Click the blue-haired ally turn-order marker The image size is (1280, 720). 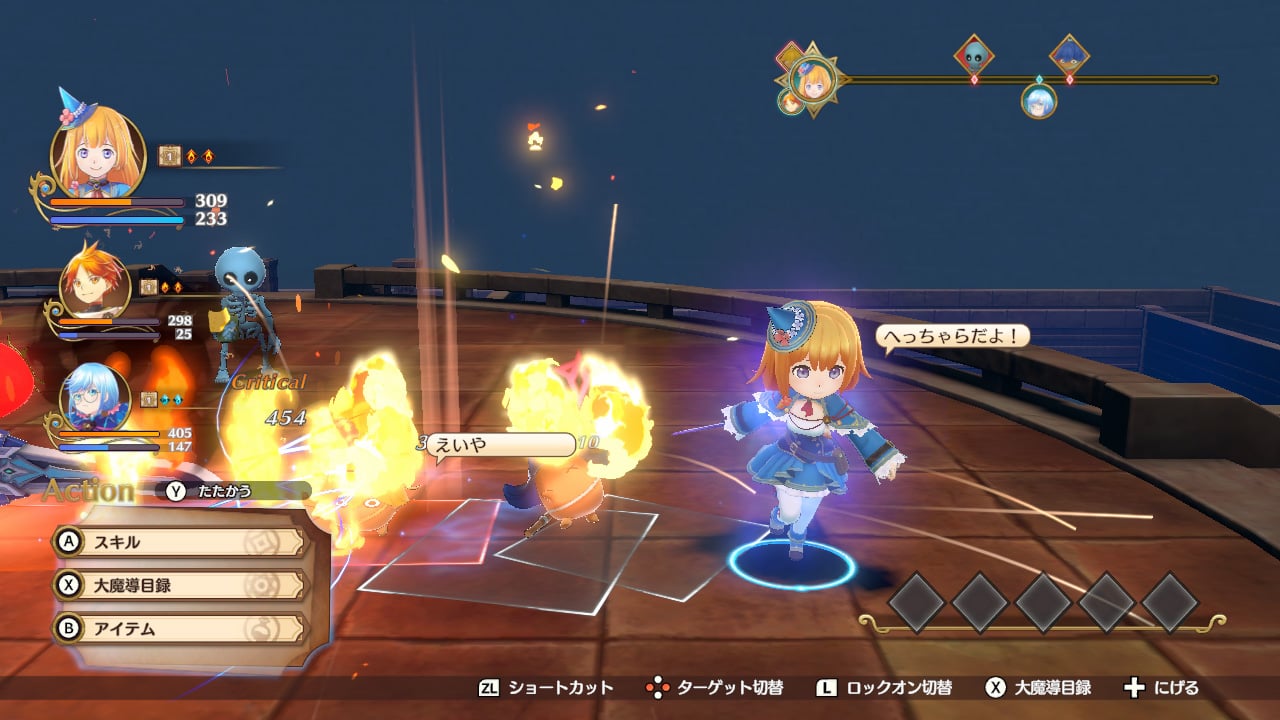tap(1039, 100)
